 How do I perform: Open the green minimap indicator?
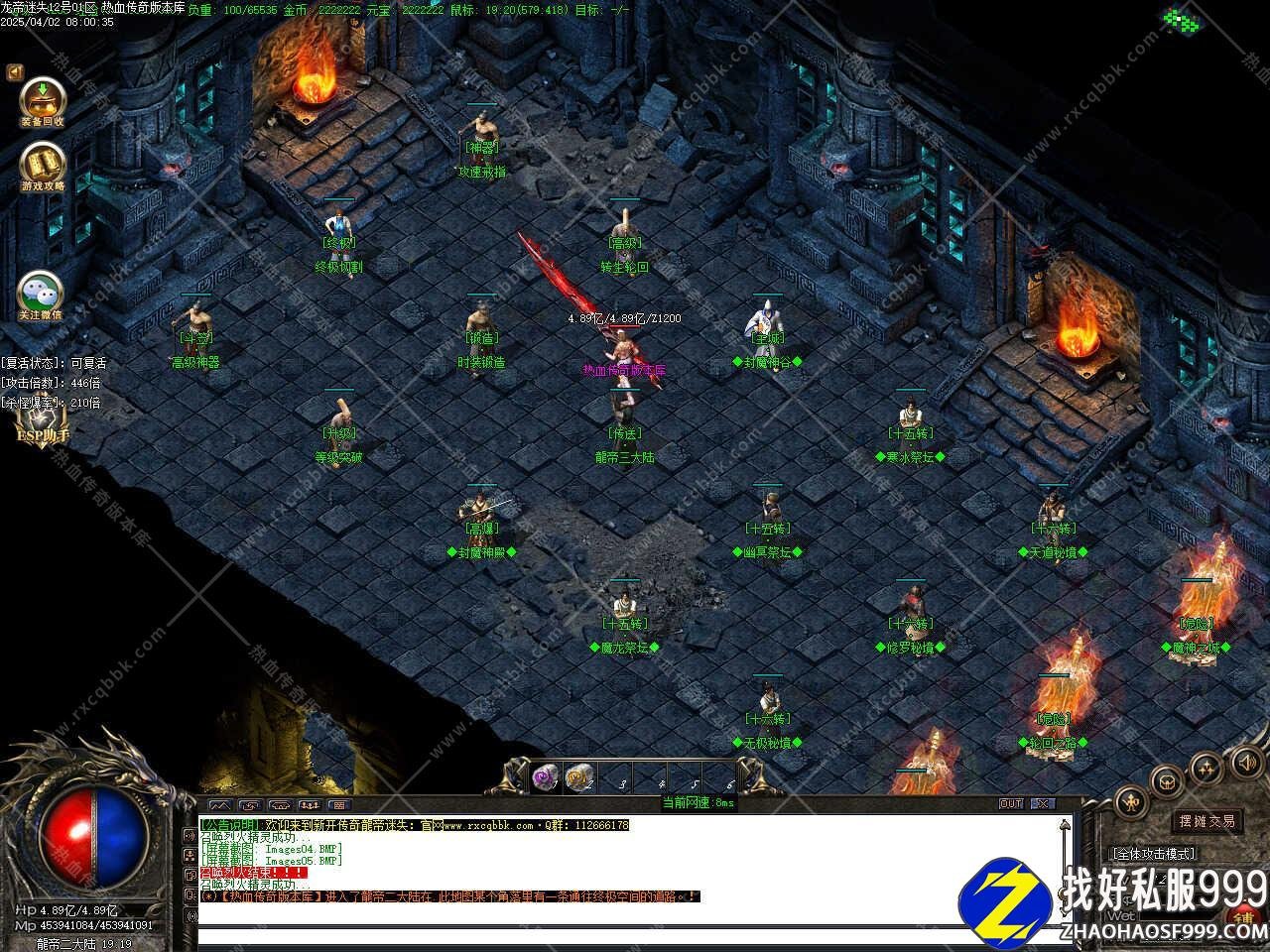pyautogui.click(x=1181, y=19)
